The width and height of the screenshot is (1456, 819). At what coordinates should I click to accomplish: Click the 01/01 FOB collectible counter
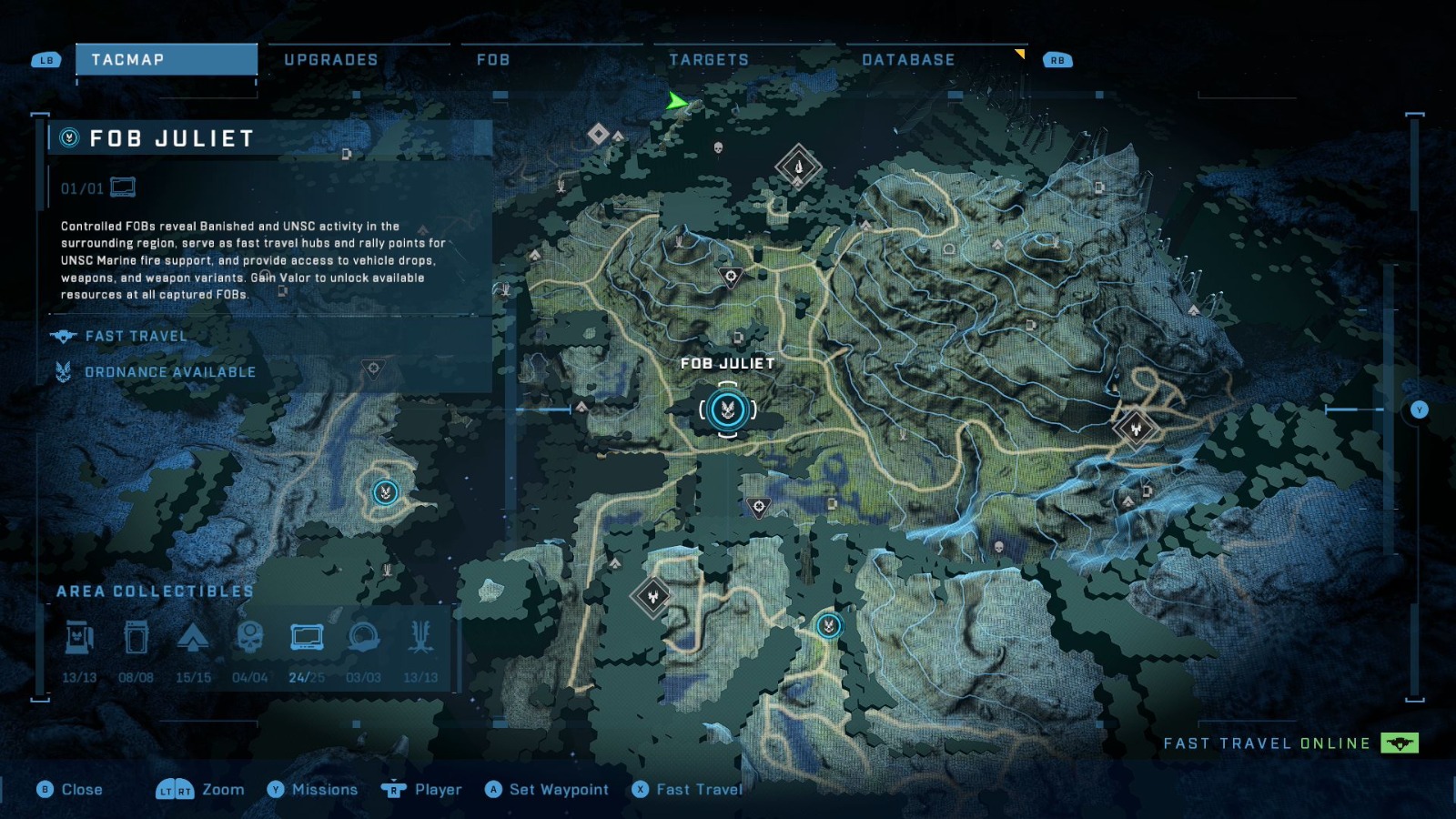80,187
